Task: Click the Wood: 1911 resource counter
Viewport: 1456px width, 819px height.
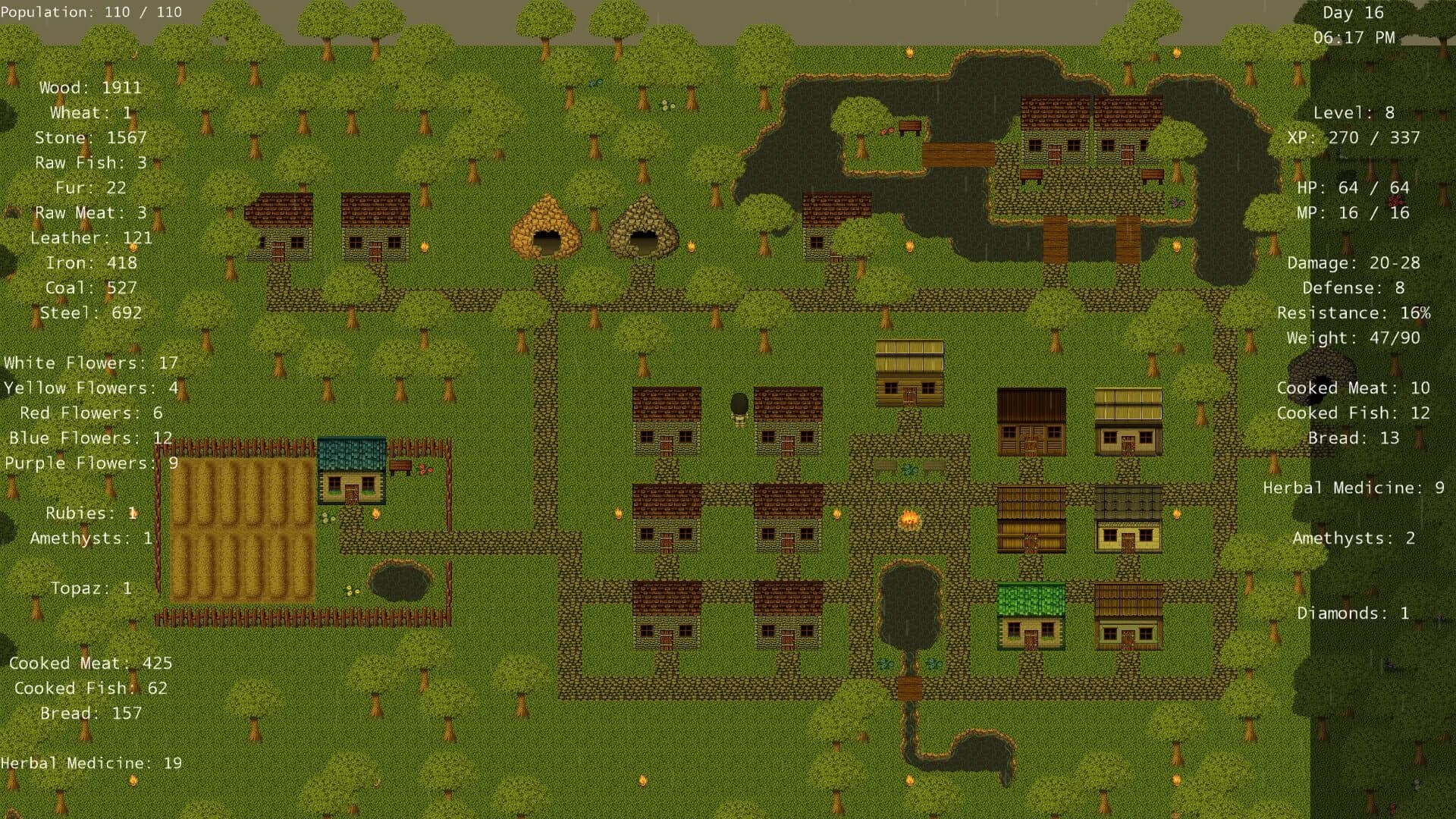Action: point(89,87)
